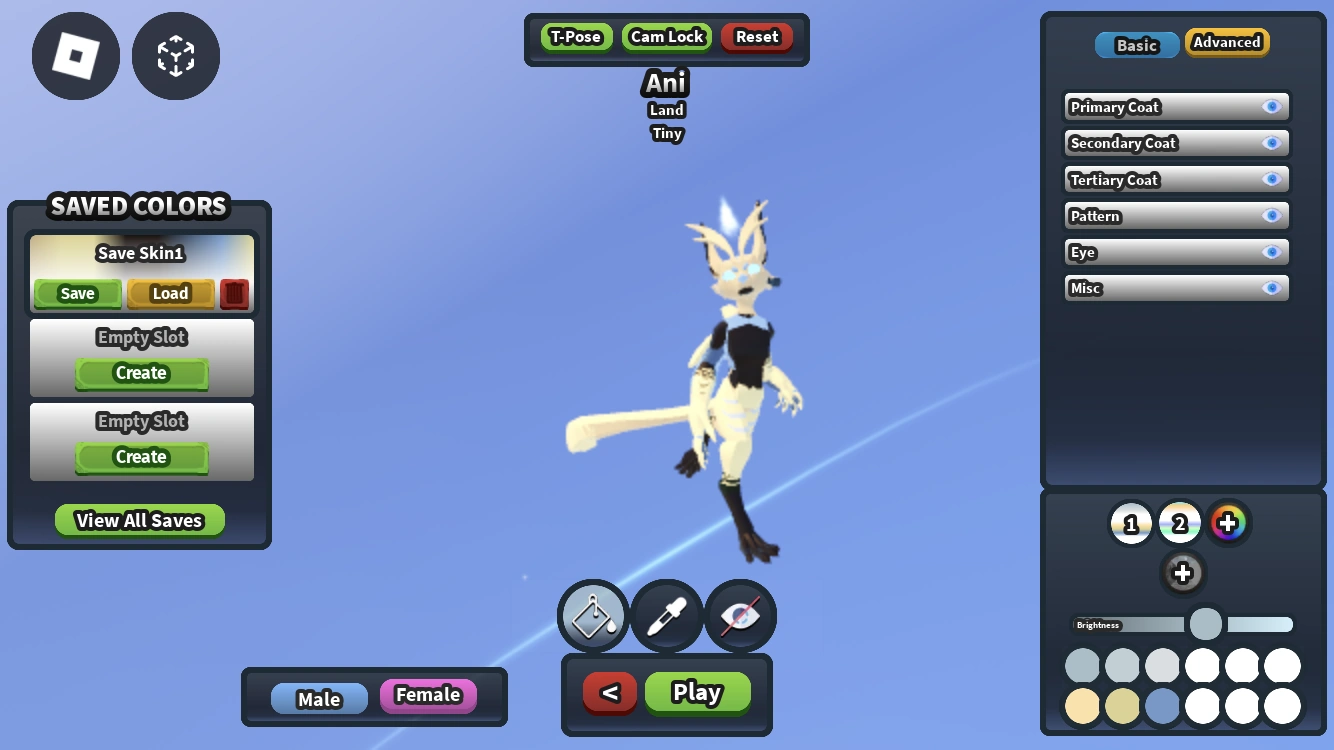Expand the Primary Coat color section
Image resolution: width=1334 pixels, height=750 pixels.
[x=1176, y=107]
